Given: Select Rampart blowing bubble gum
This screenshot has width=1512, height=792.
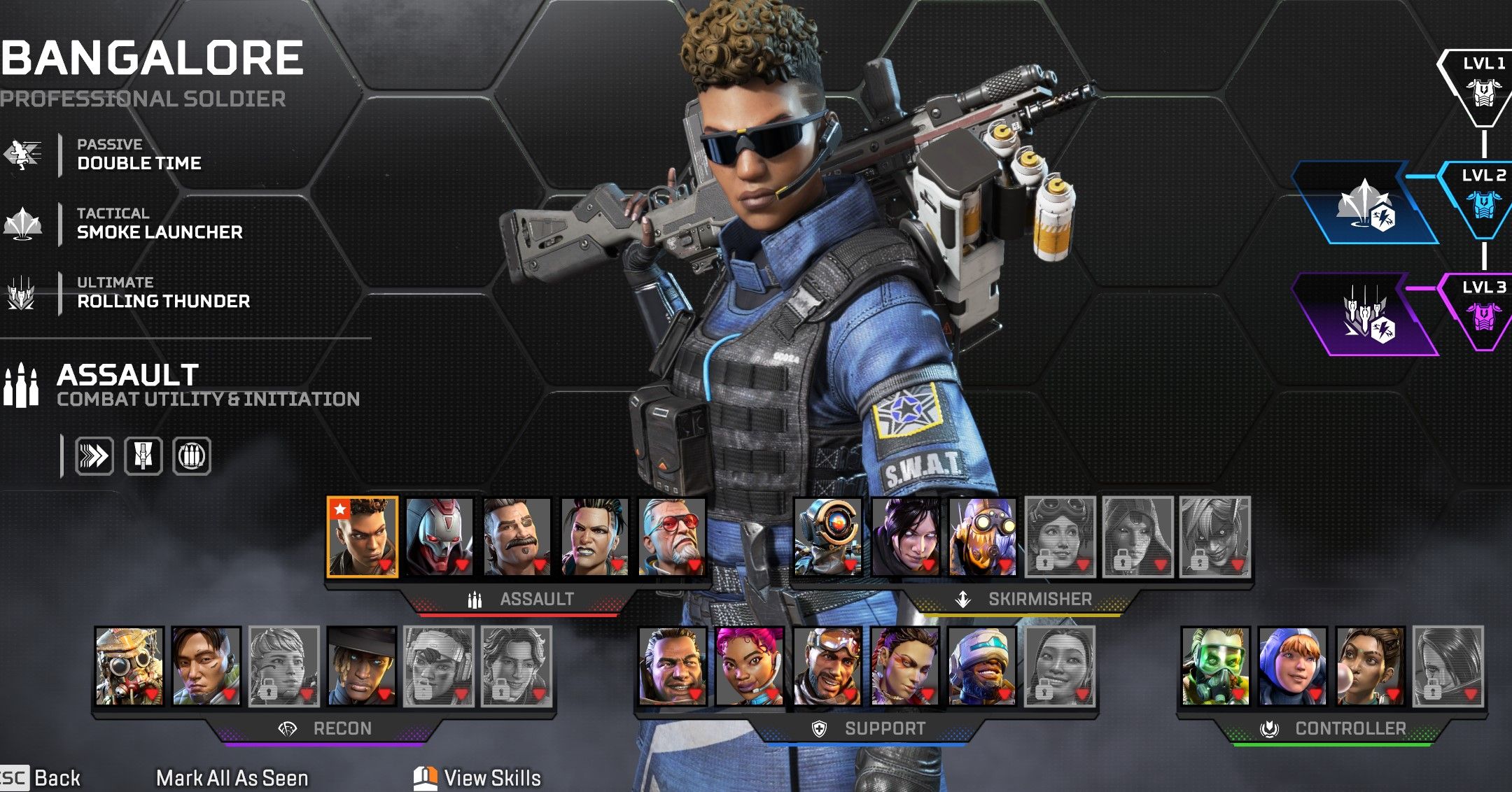Looking at the screenshot, I should [x=1370, y=666].
